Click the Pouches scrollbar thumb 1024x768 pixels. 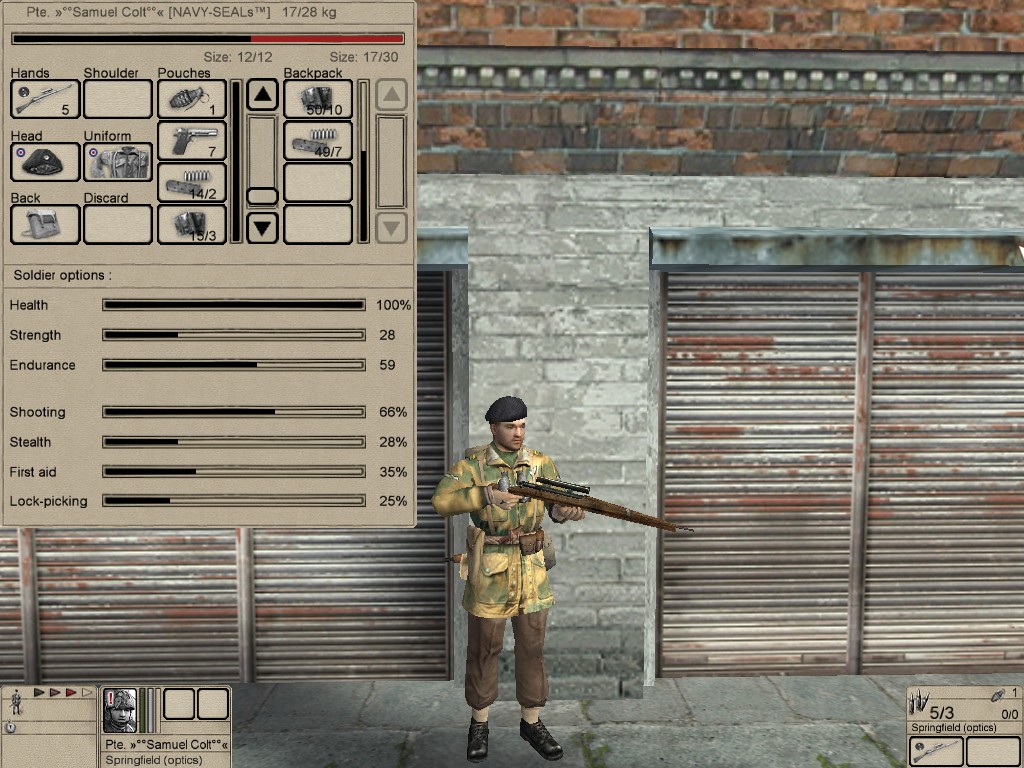[x=262, y=196]
